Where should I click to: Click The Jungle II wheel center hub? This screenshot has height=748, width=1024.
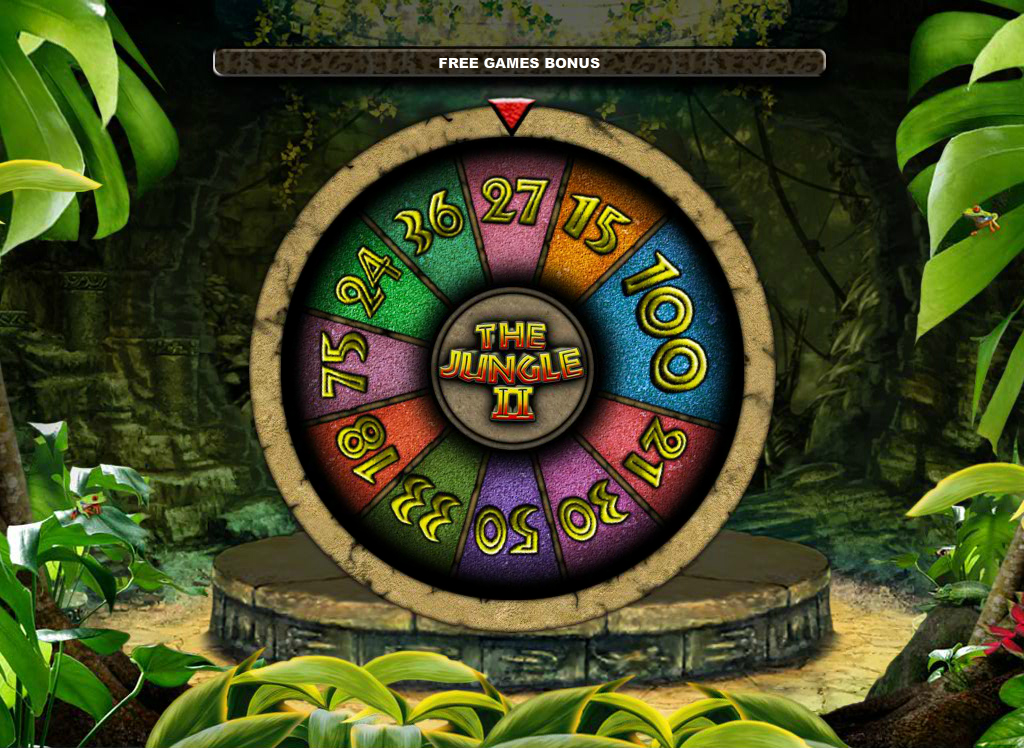tap(512, 366)
